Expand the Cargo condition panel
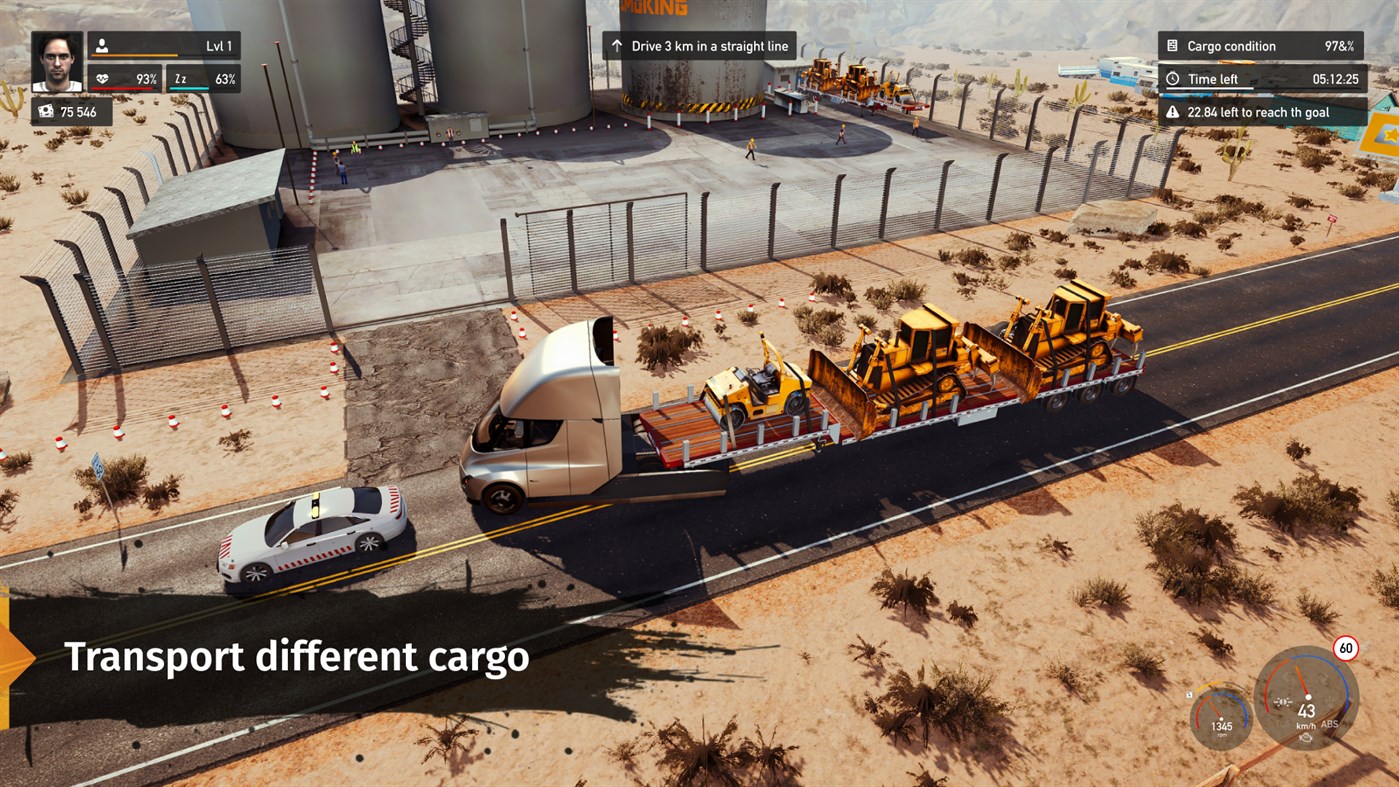The height and width of the screenshot is (787, 1399). [1263, 45]
